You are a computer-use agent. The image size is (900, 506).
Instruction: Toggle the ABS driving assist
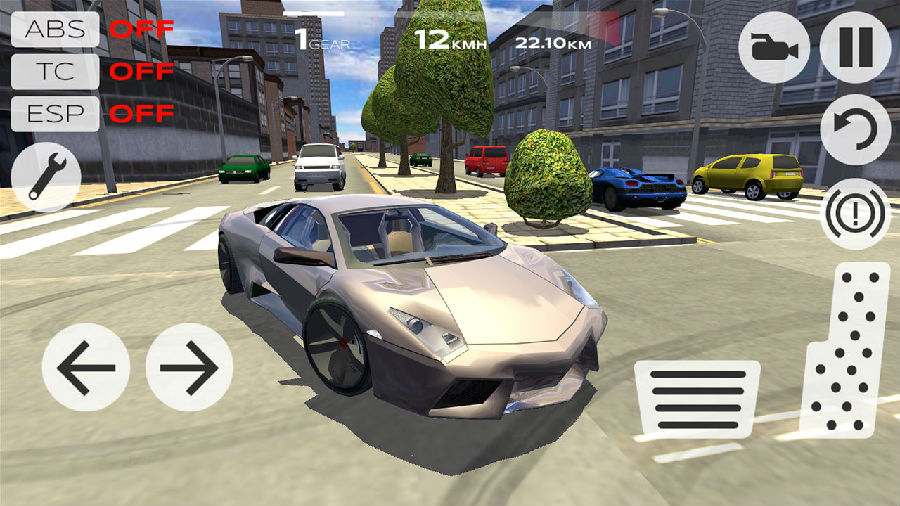tap(56, 28)
